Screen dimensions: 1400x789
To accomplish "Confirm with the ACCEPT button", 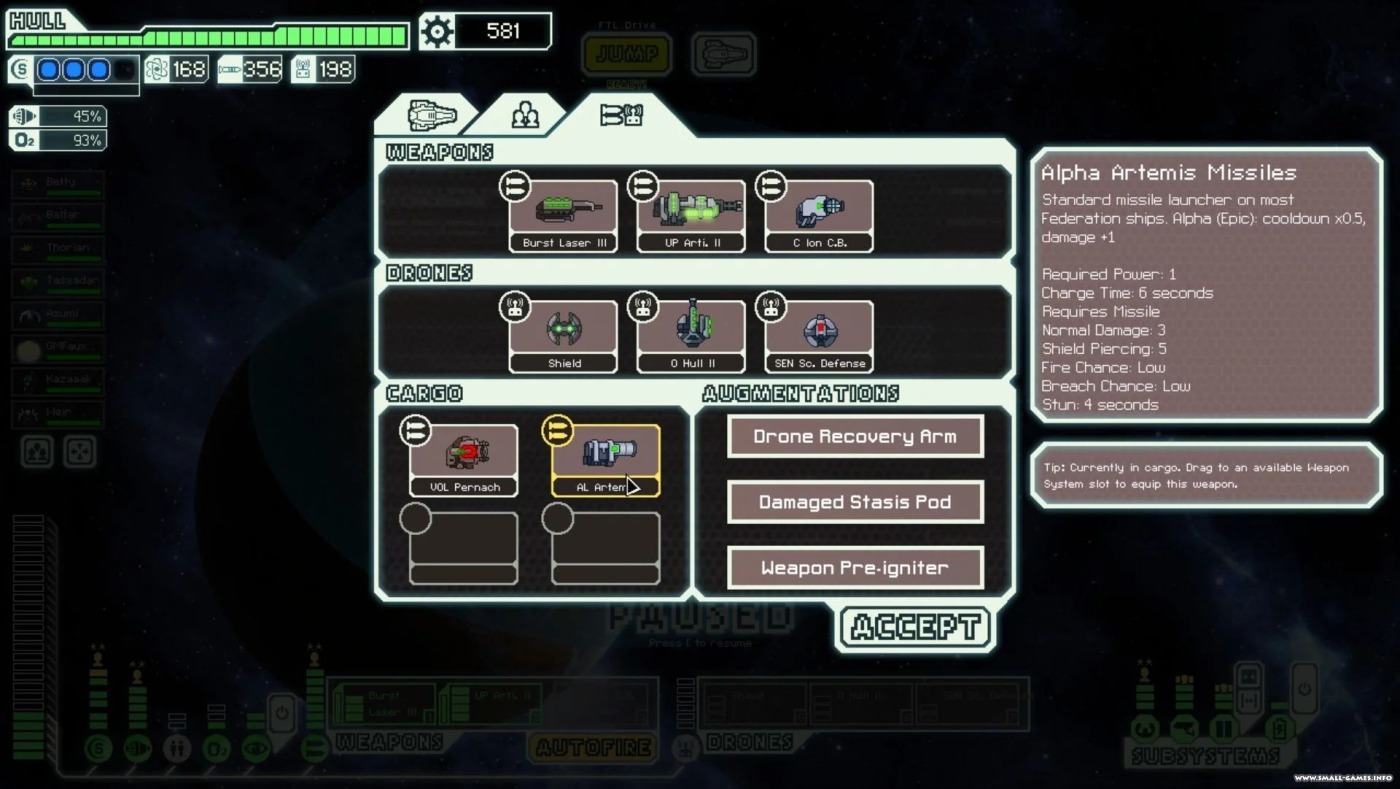I will click(916, 627).
